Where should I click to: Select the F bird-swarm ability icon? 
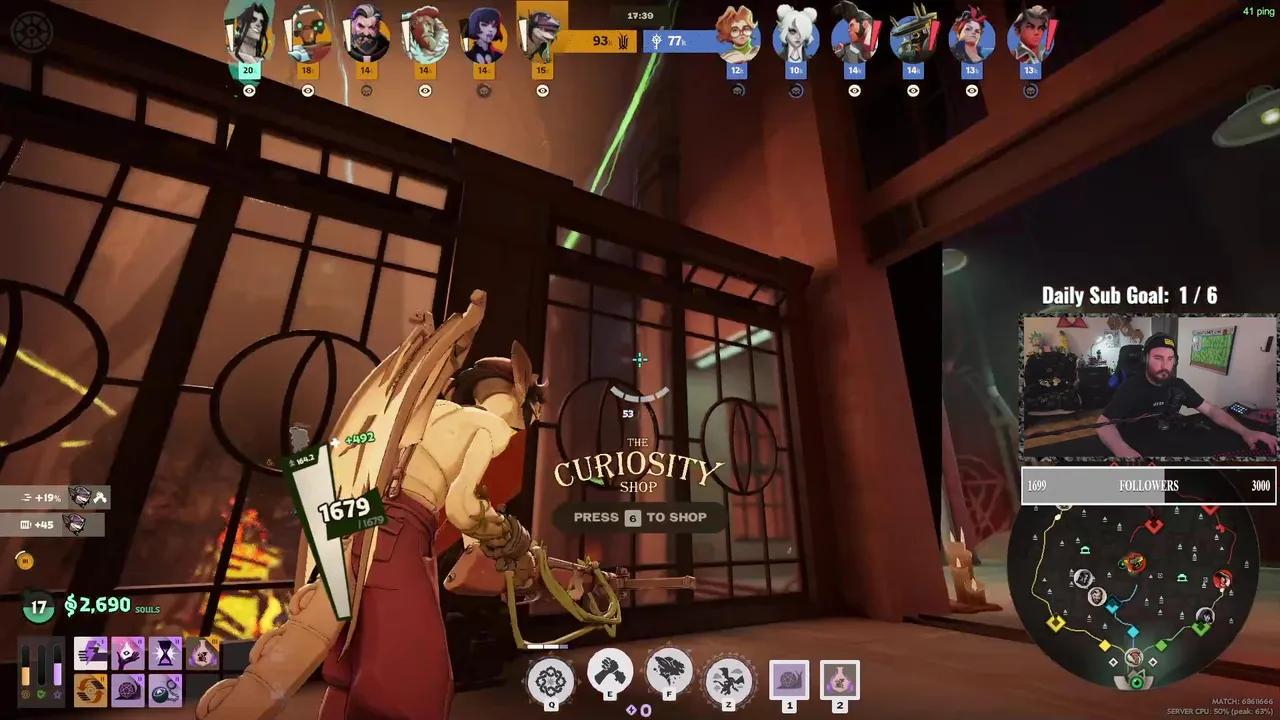click(x=667, y=670)
